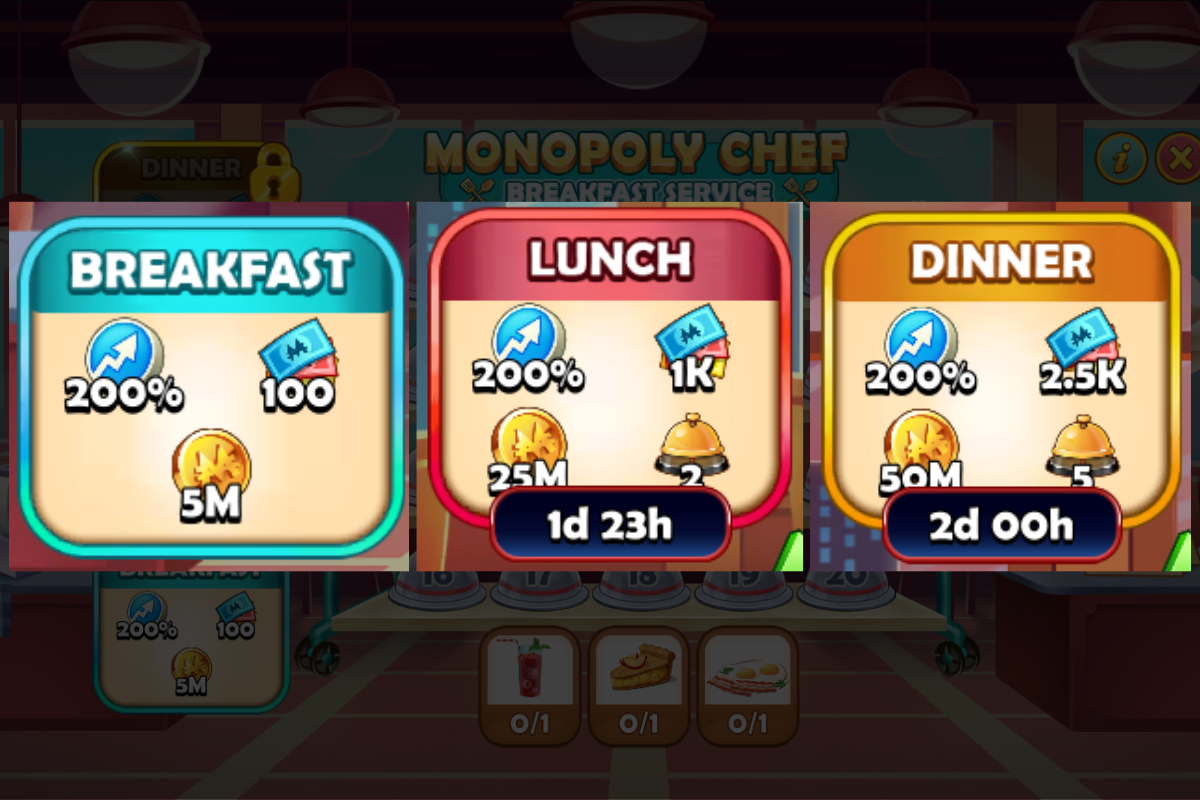
Task: Choose the bacon and eggs slot
Action: 746,686
